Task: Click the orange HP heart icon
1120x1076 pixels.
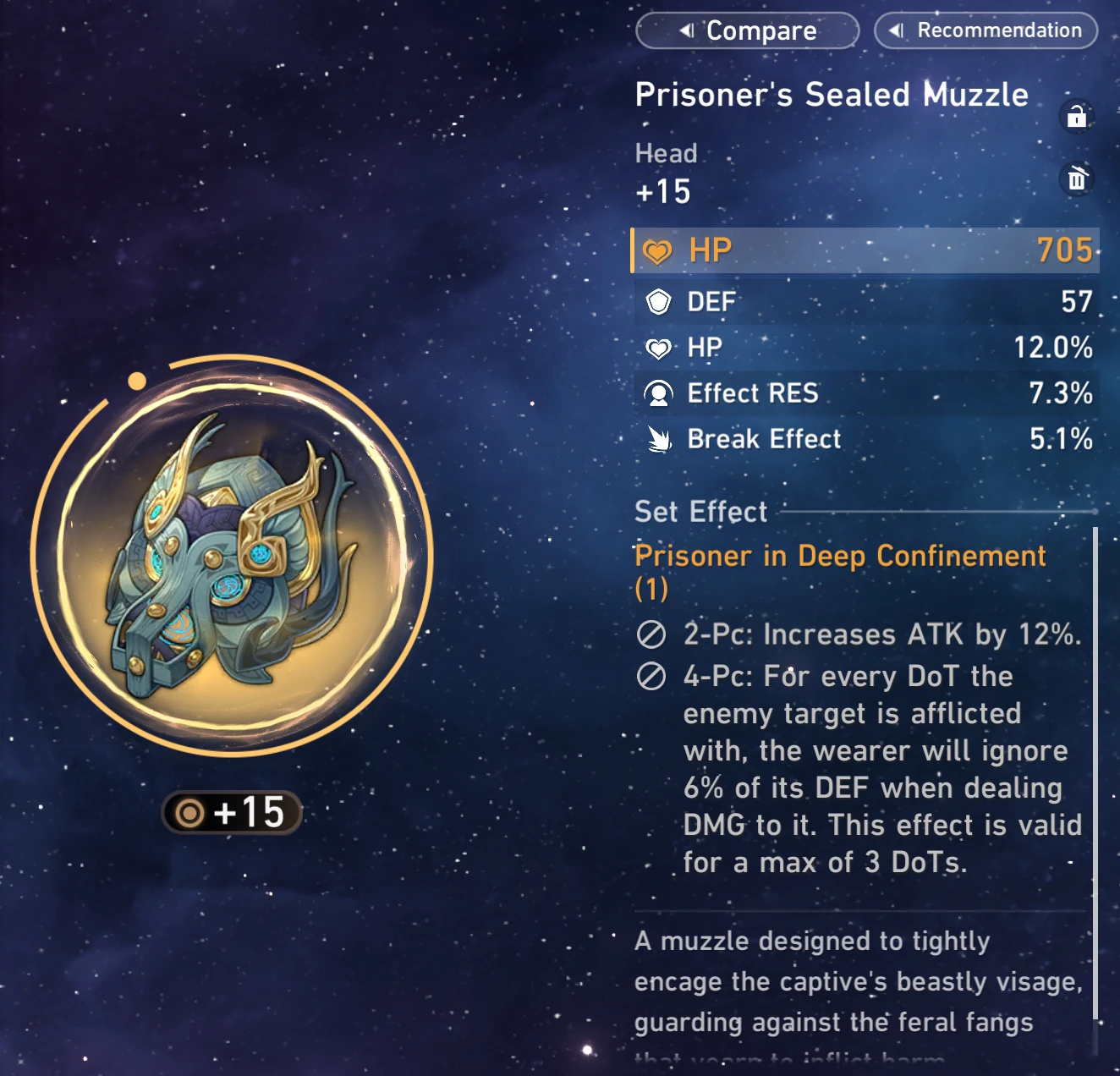Action: tap(658, 250)
